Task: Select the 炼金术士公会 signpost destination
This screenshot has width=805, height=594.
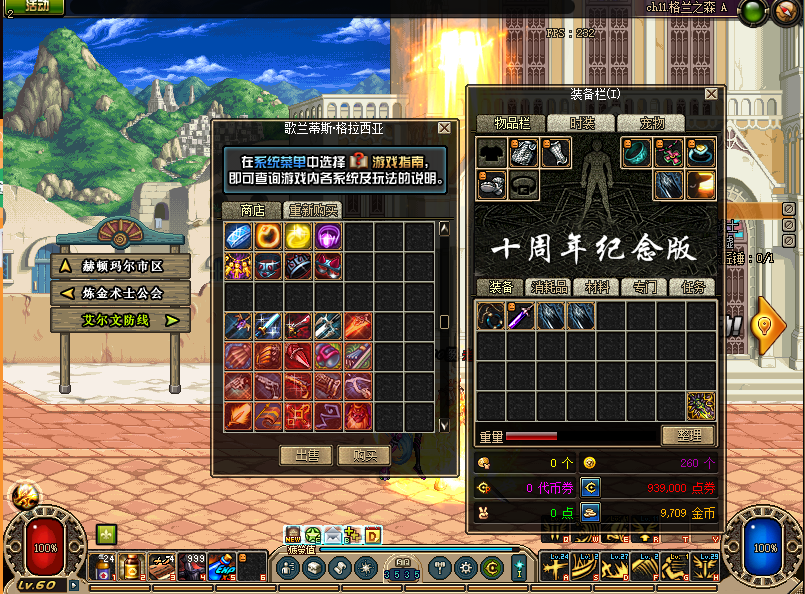Action: coord(120,293)
